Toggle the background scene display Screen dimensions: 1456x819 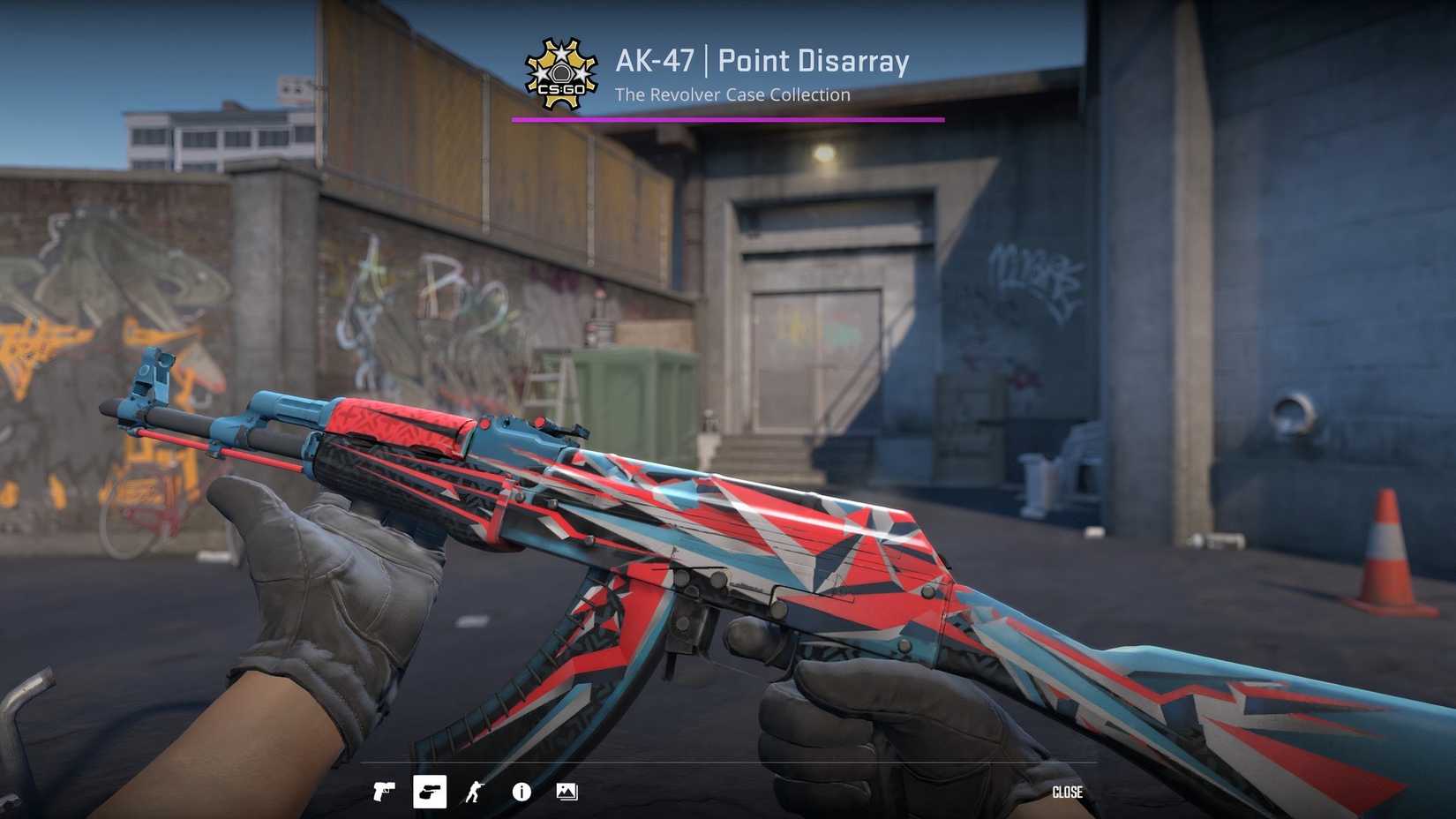[x=566, y=792]
